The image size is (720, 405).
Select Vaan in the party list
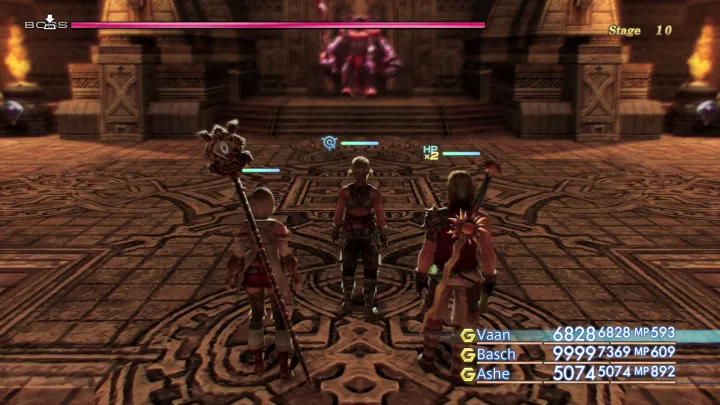pyautogui.click(x=494, y=334)
